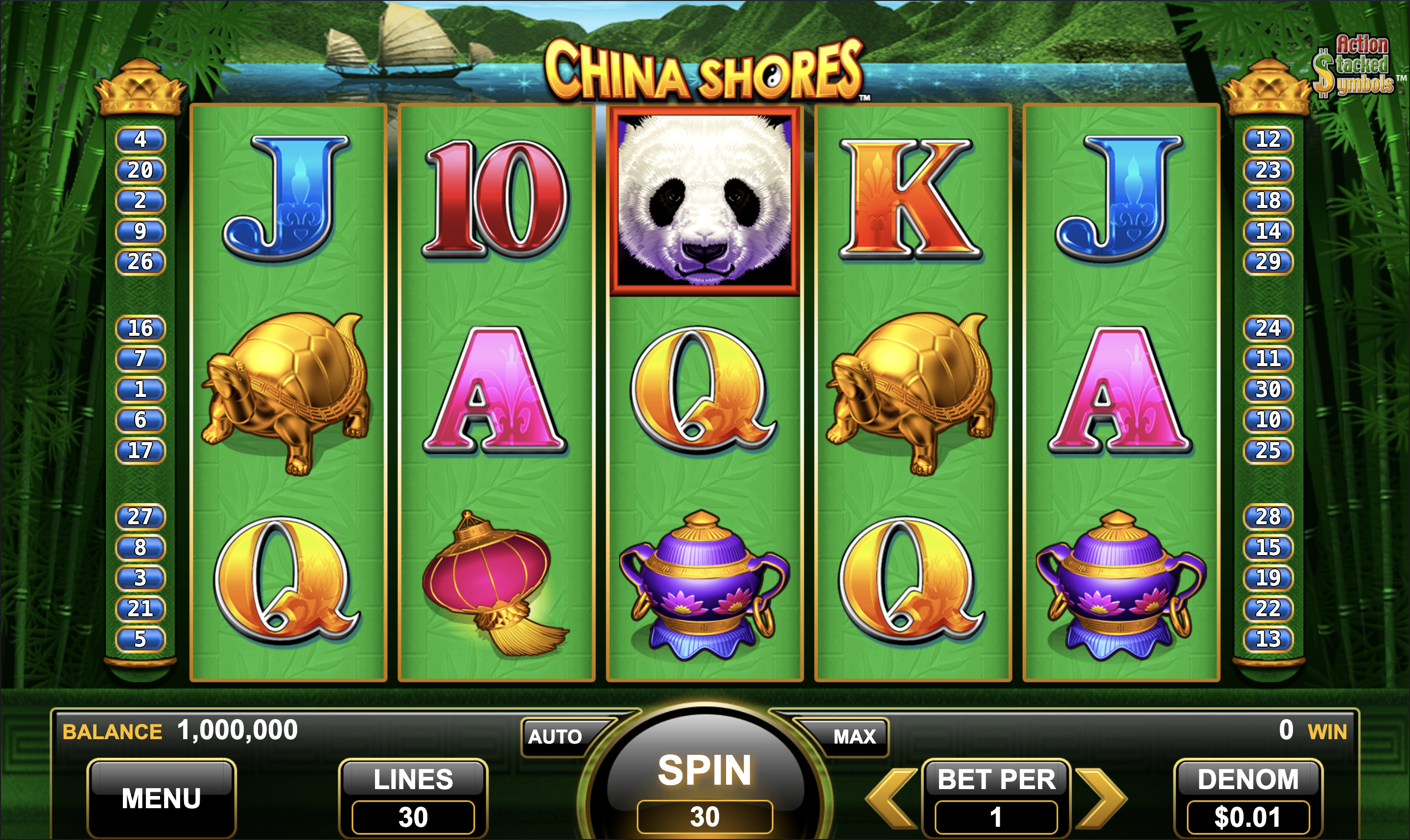This screenshot has height=840, width=1410.
Task: Select payline 24 marker
Action: point(1268,328)
